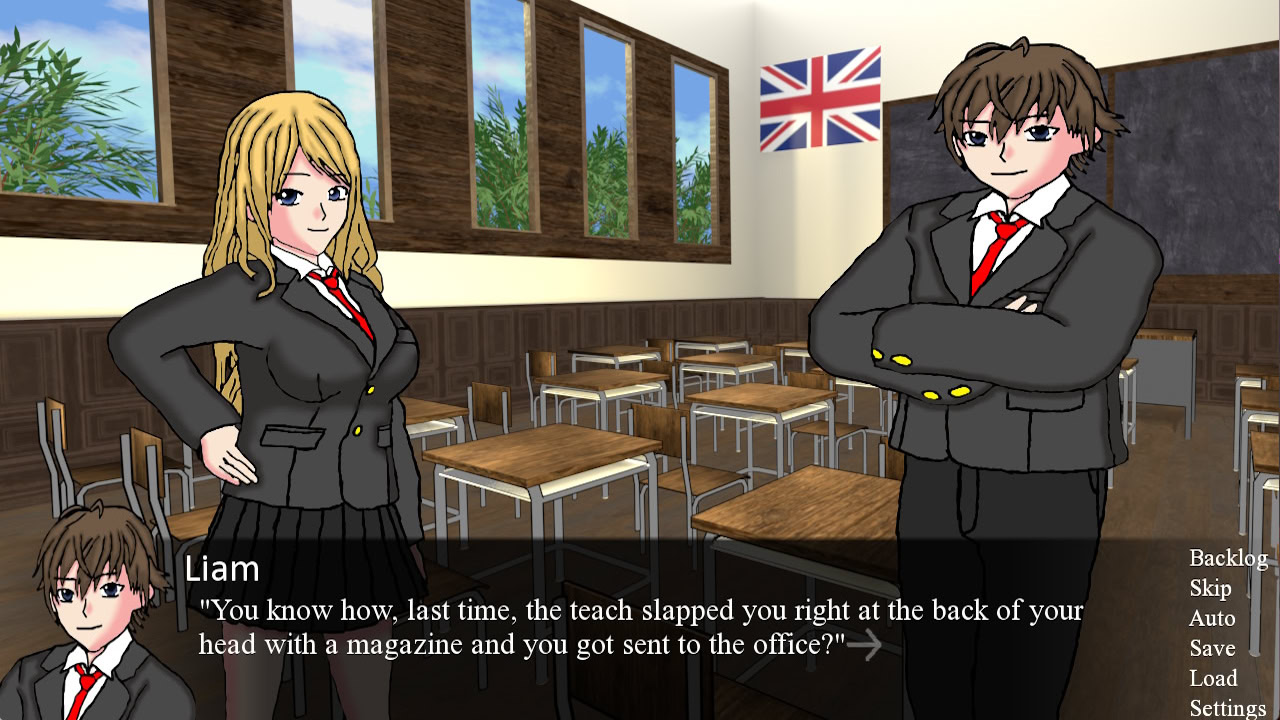
Task: Toggle Auto mode for automatic dialogue advance
Action: (x=1212, y=619)
